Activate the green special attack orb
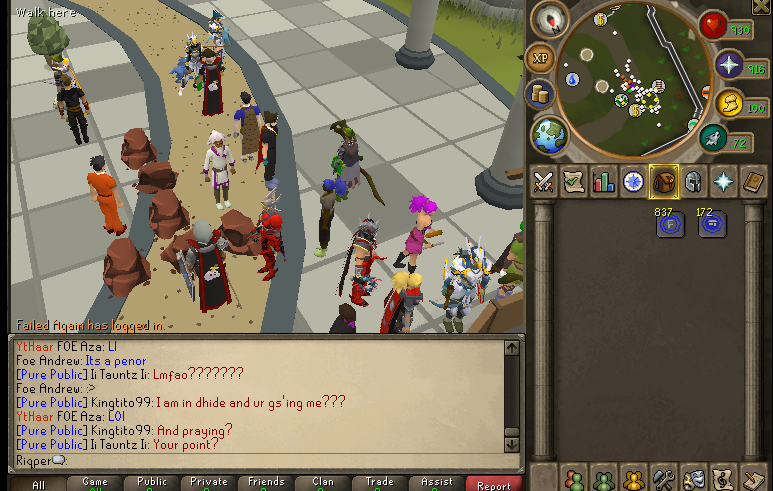 coord(713,138)
